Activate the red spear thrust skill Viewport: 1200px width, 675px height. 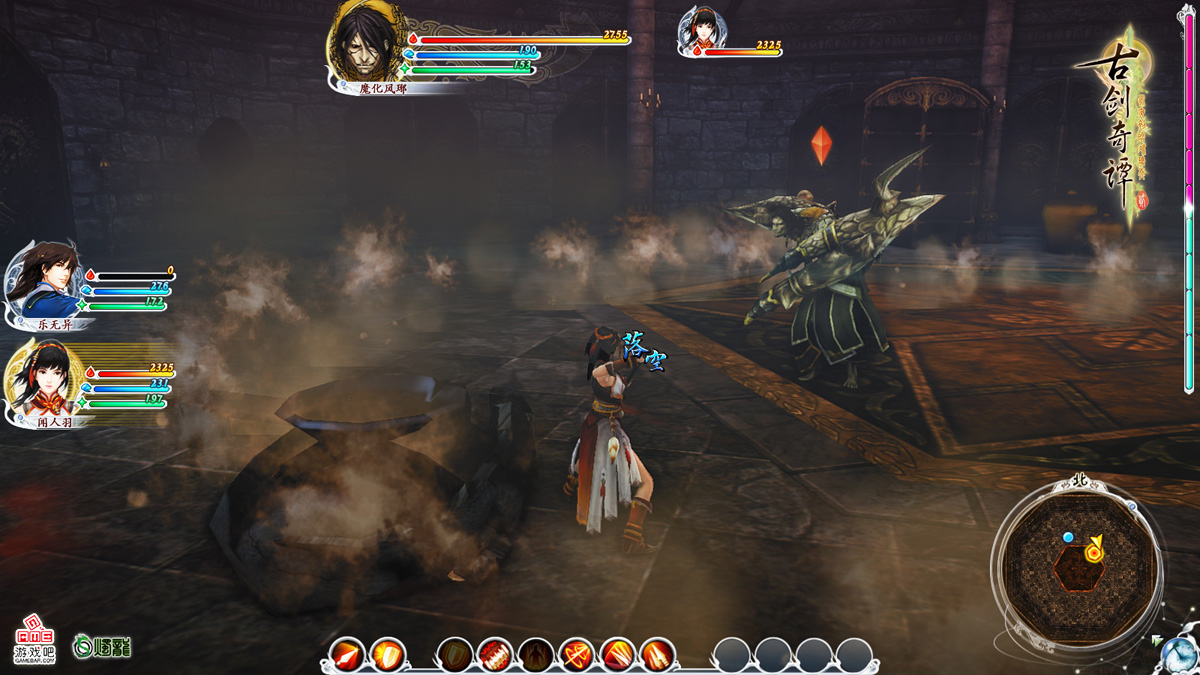(x=347, y=656)
